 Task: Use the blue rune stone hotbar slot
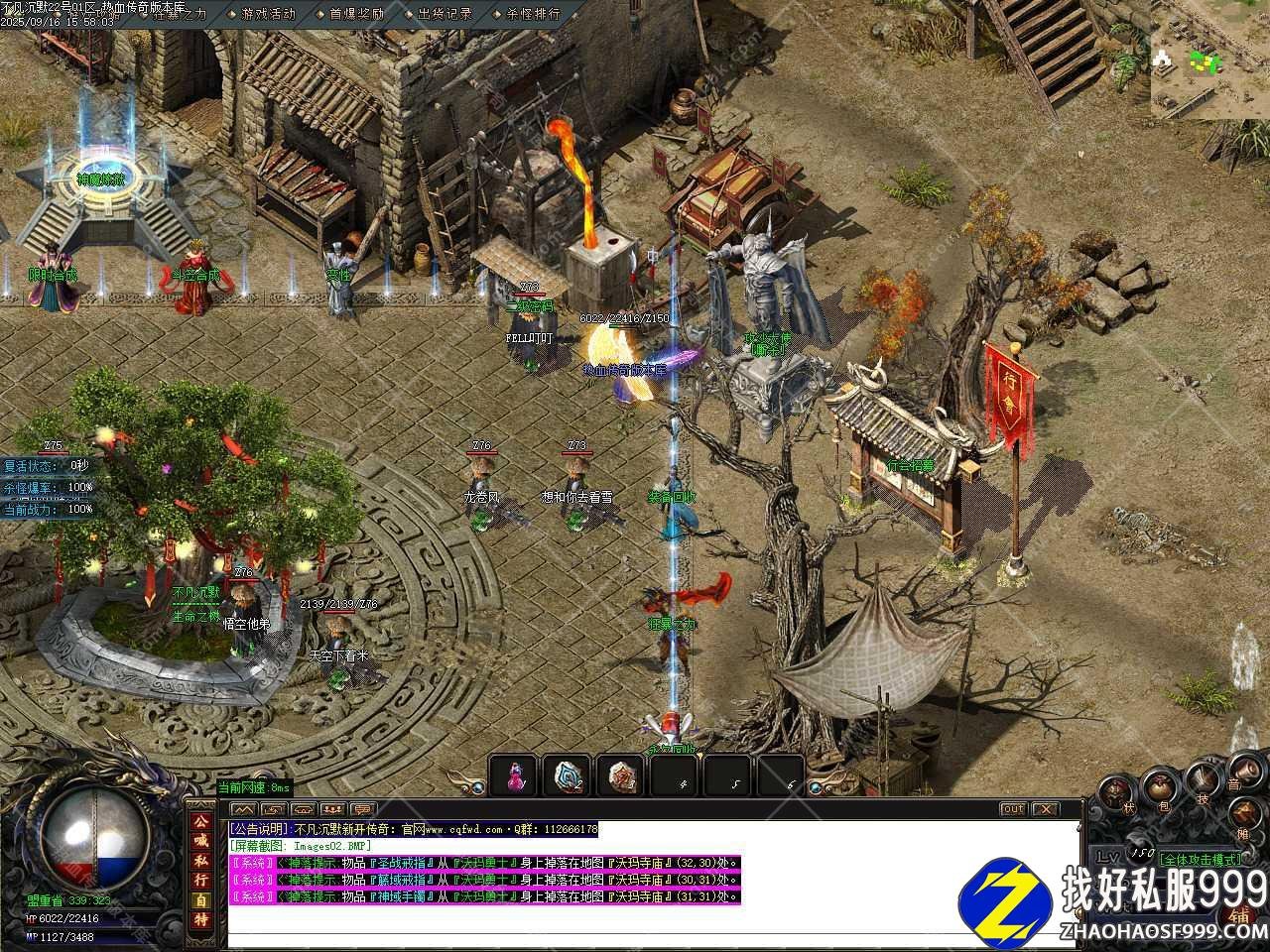coord(568,775)
